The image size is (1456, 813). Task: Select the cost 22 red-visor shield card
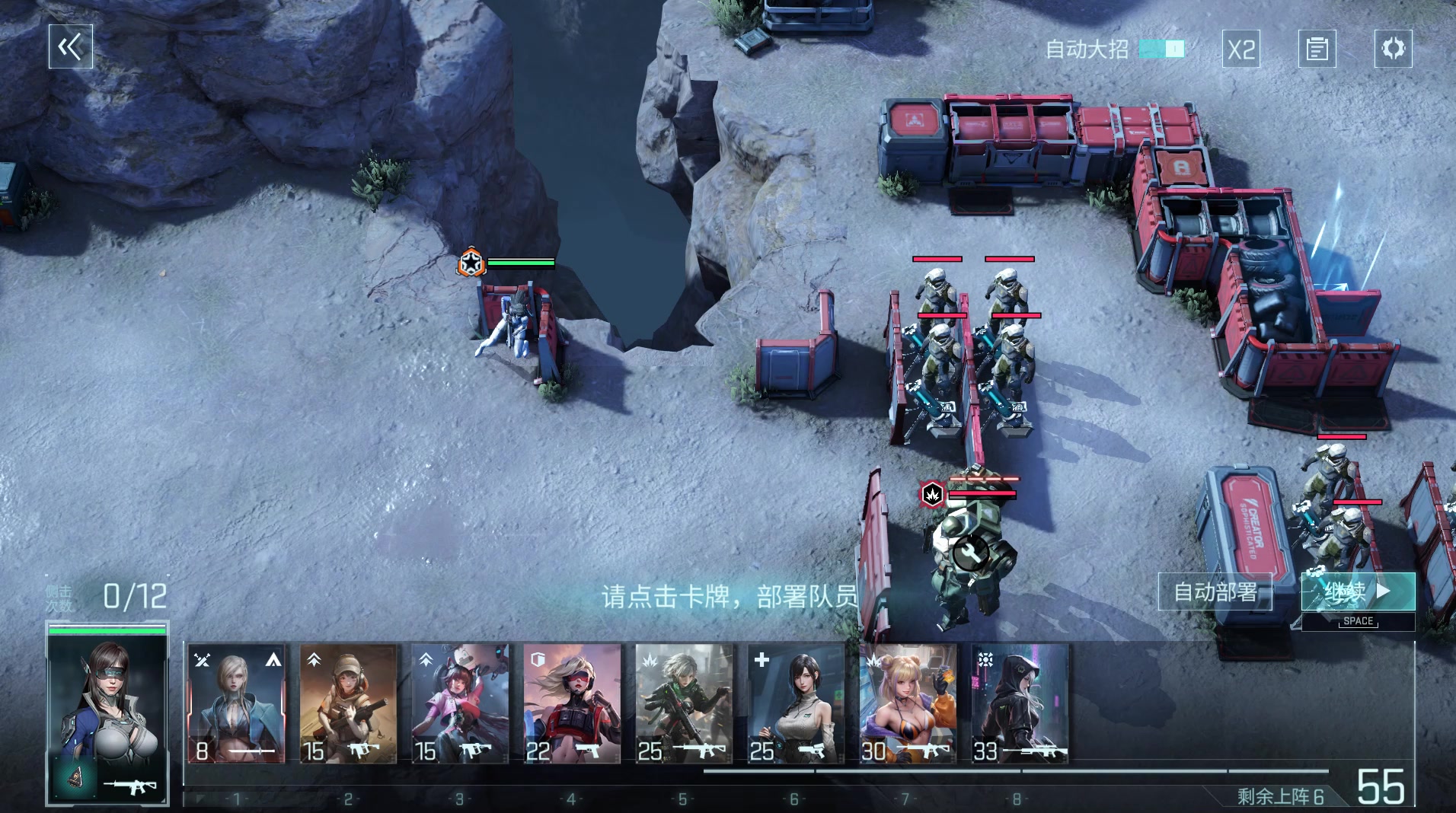click(x=572, y=703)
